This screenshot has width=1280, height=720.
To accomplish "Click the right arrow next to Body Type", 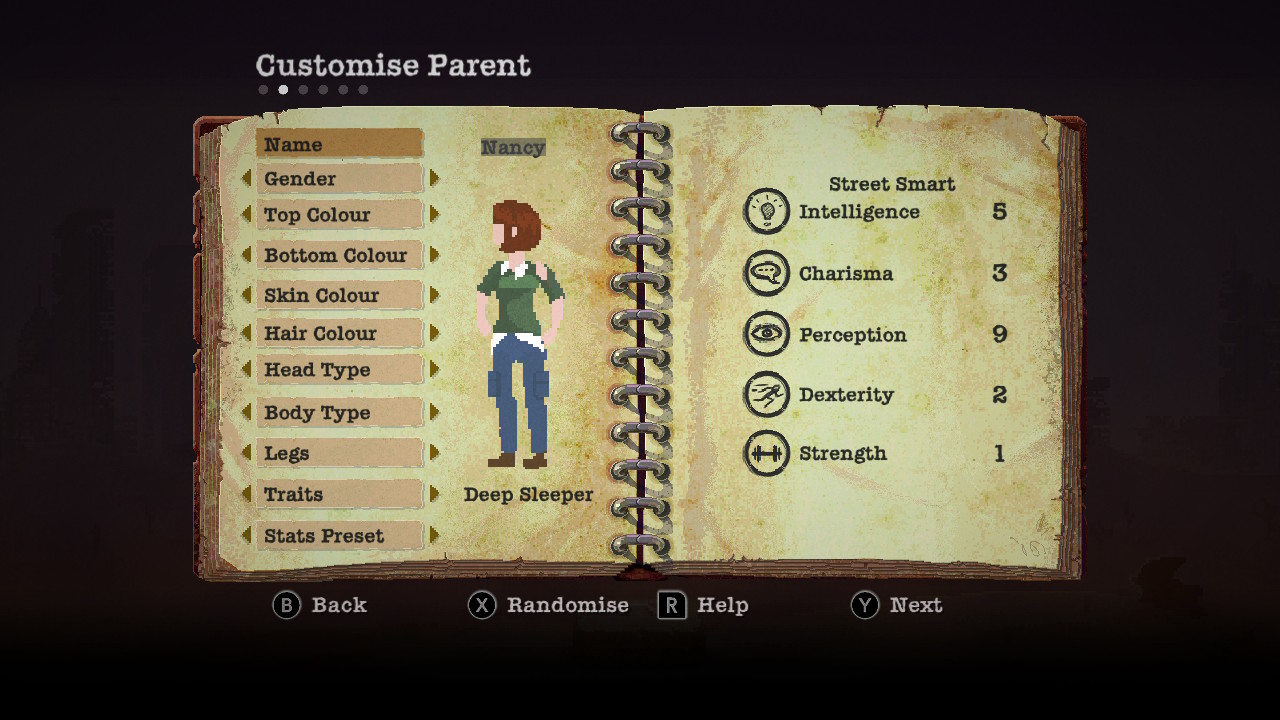I will 434,412.
